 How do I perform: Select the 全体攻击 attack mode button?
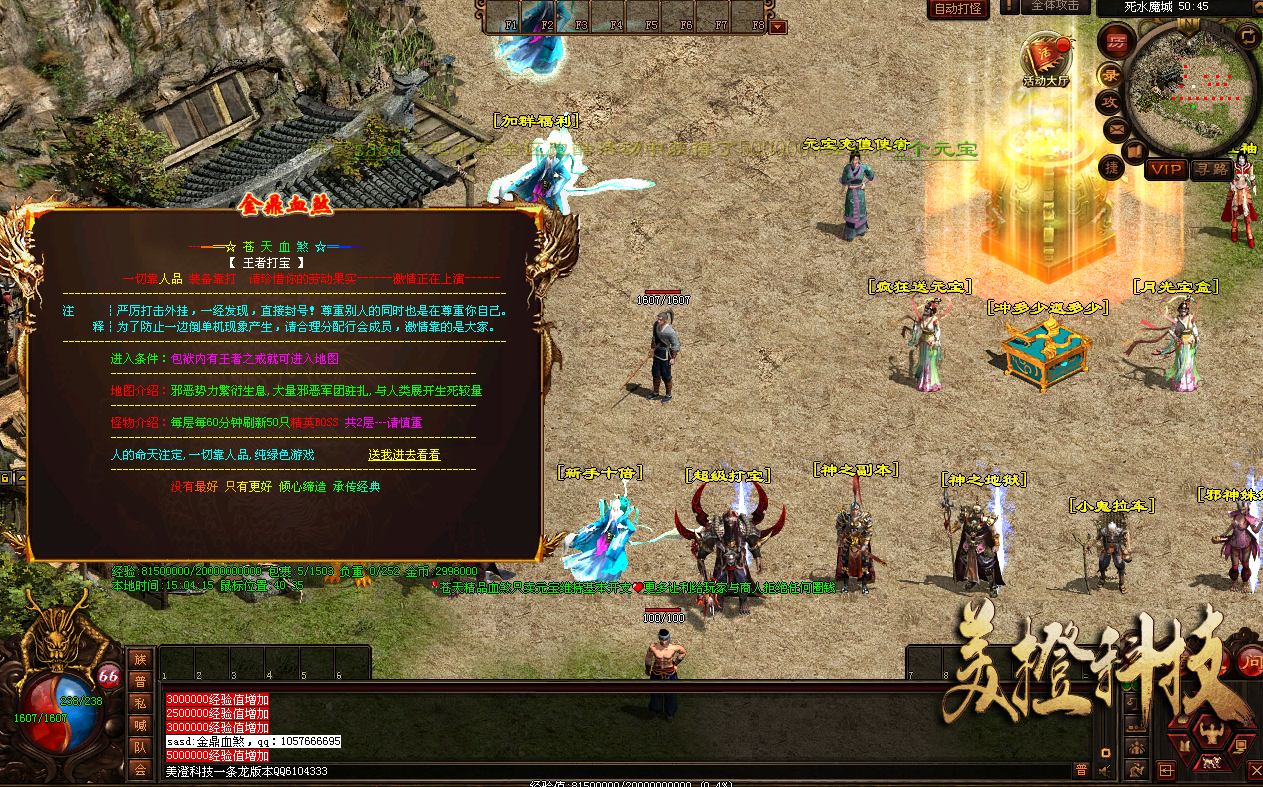point(1055,6)
